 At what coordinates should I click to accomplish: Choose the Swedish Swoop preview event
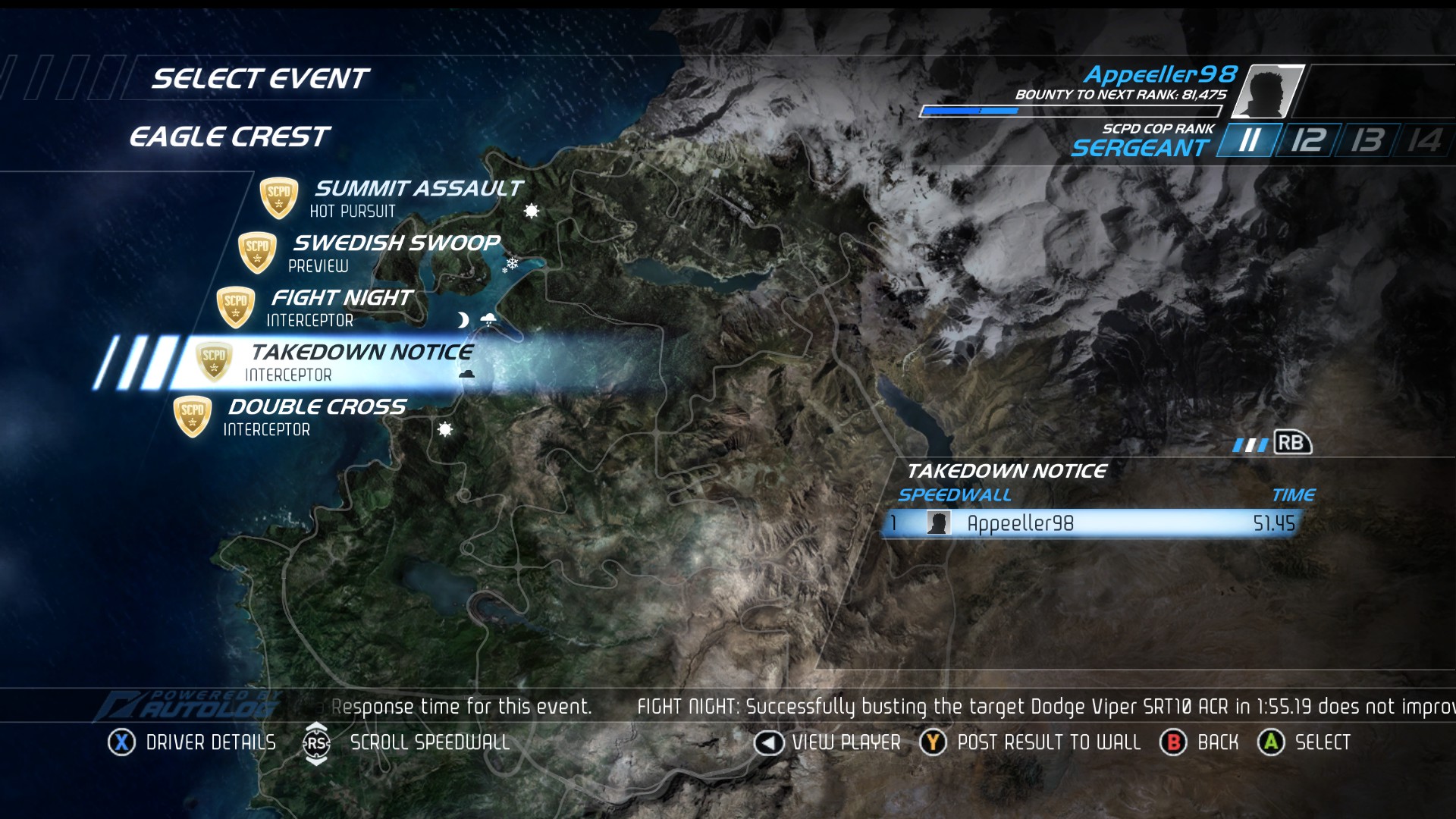396,252
